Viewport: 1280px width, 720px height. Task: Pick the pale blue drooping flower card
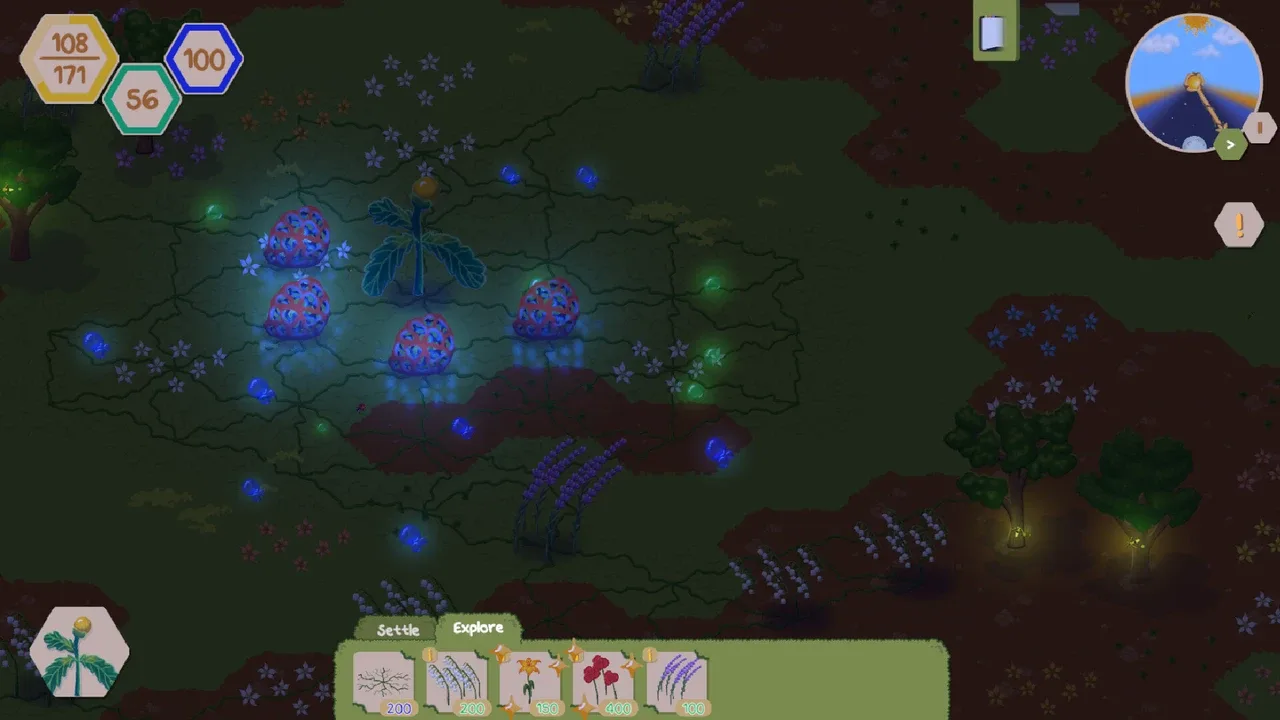click(x=457, y=684)
